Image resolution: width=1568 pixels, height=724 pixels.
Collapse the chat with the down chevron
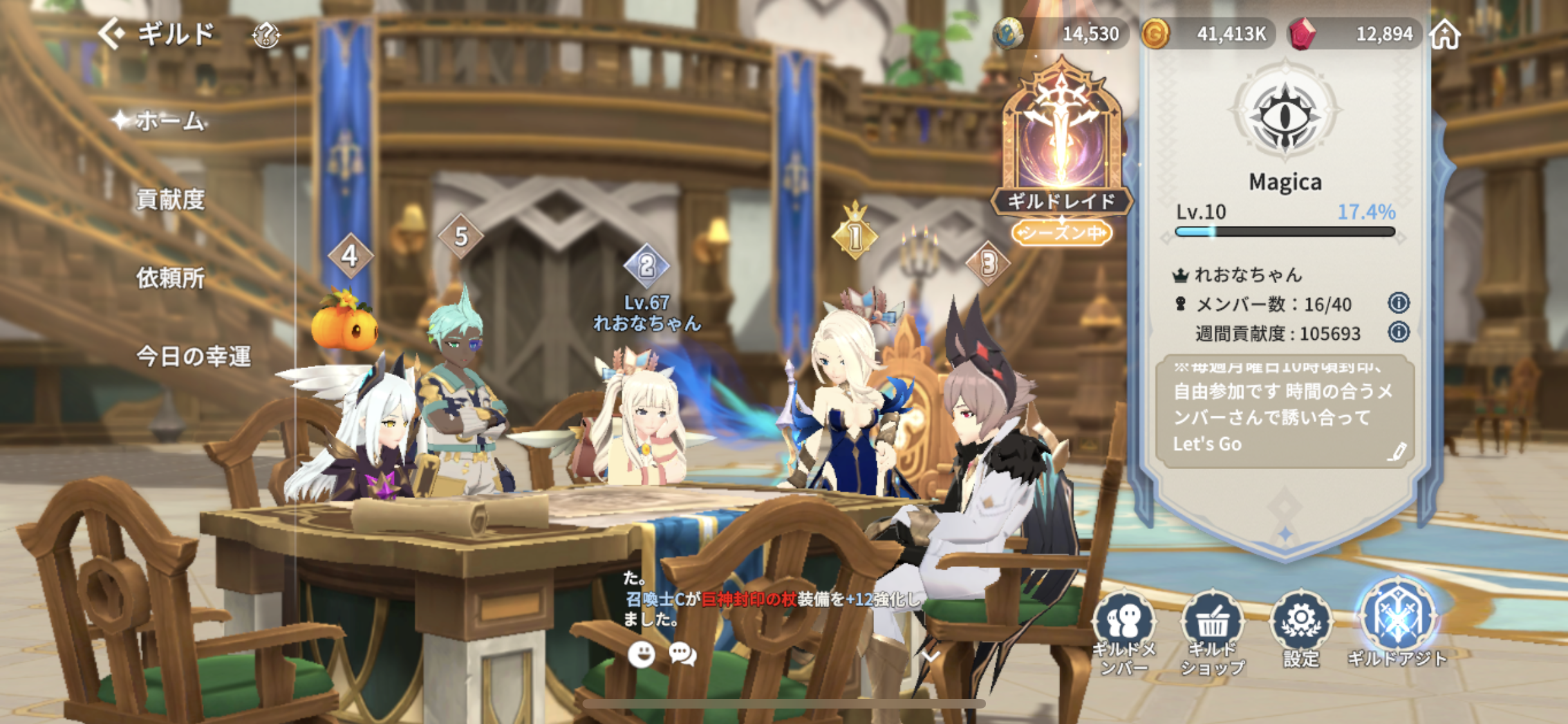click(930, 656)
